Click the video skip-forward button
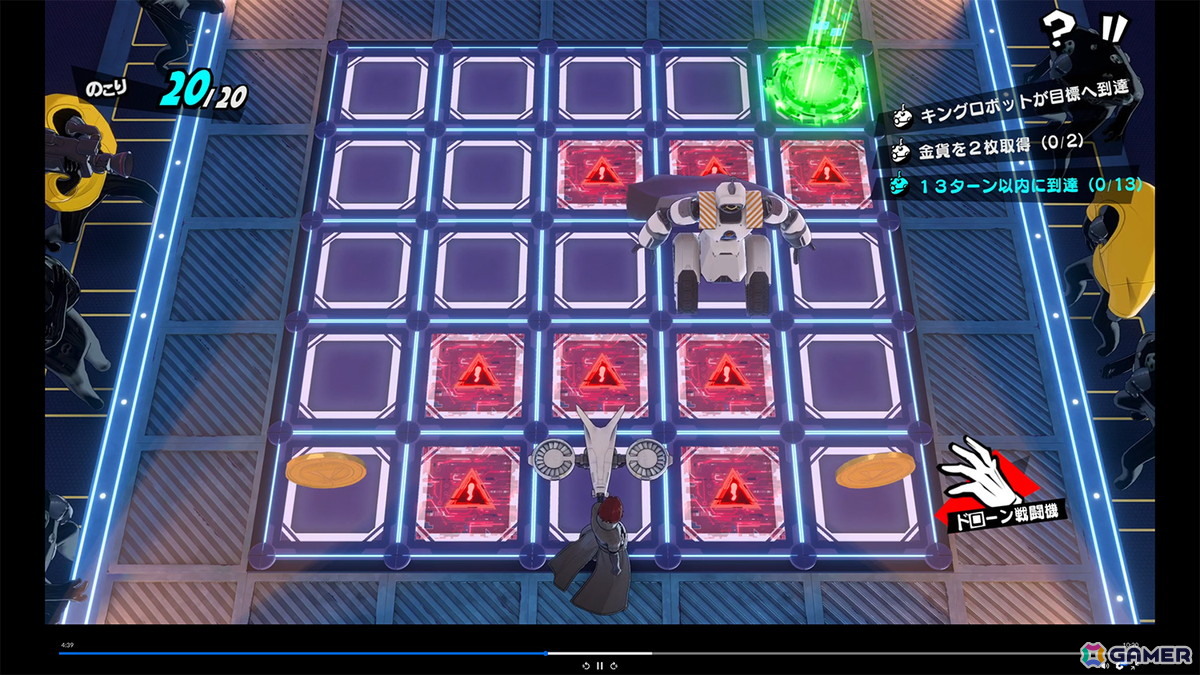Image resolution: width=1200 pixels, height=675 pixels. (613, 665)
